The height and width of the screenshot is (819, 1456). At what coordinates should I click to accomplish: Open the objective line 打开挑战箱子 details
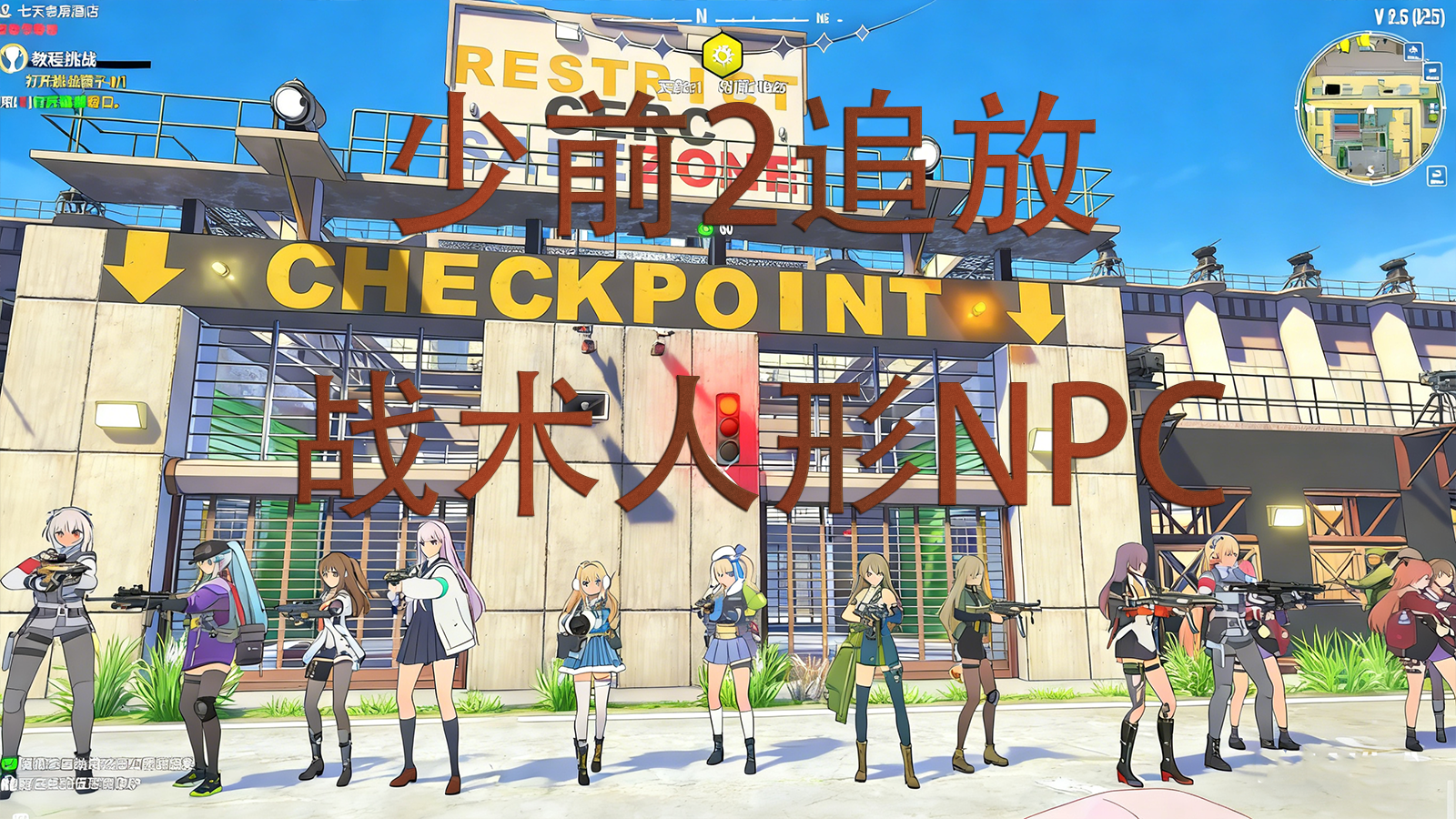tap(75, 81)
